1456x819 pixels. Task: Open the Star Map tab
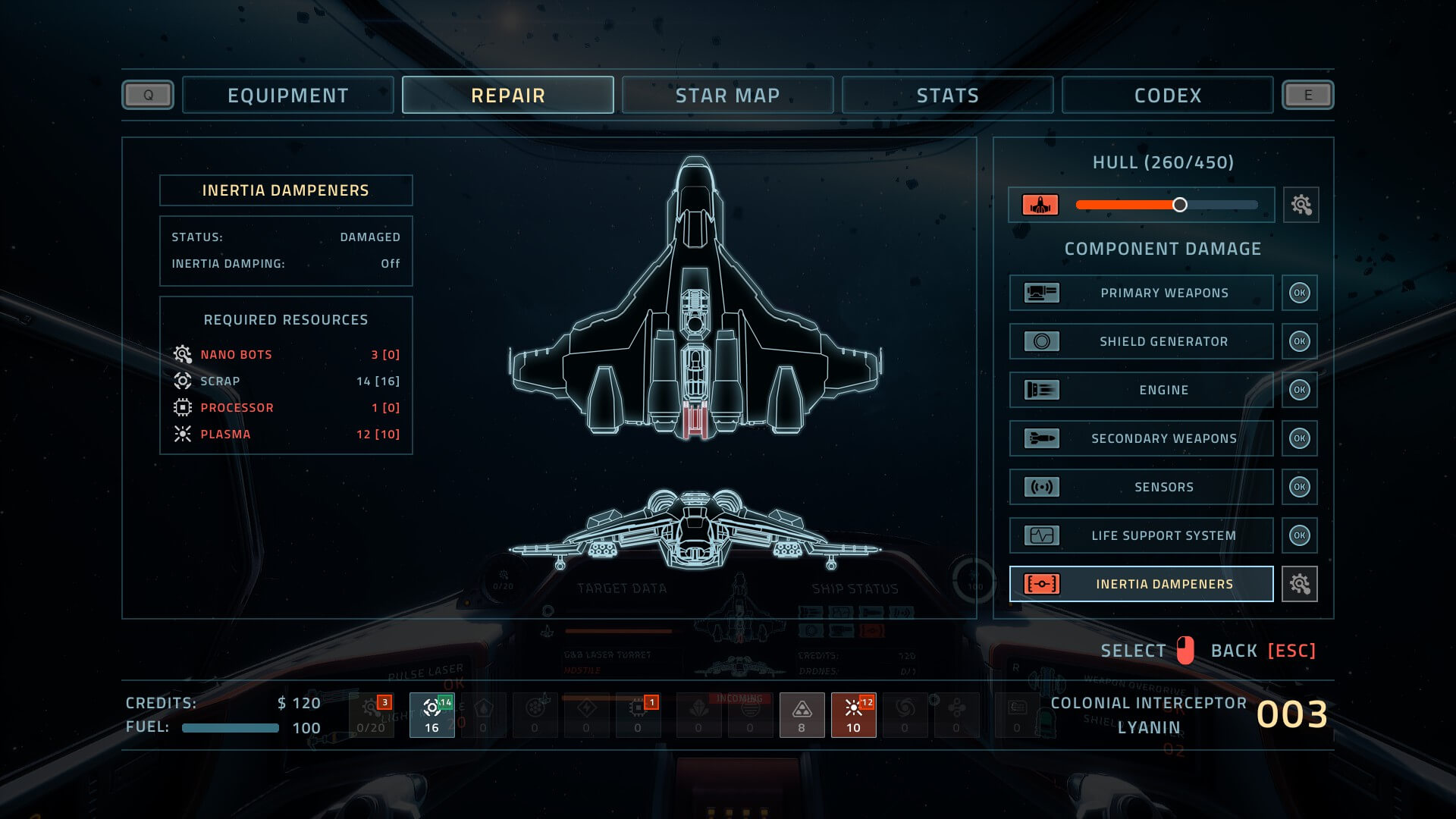coord(727,95)
